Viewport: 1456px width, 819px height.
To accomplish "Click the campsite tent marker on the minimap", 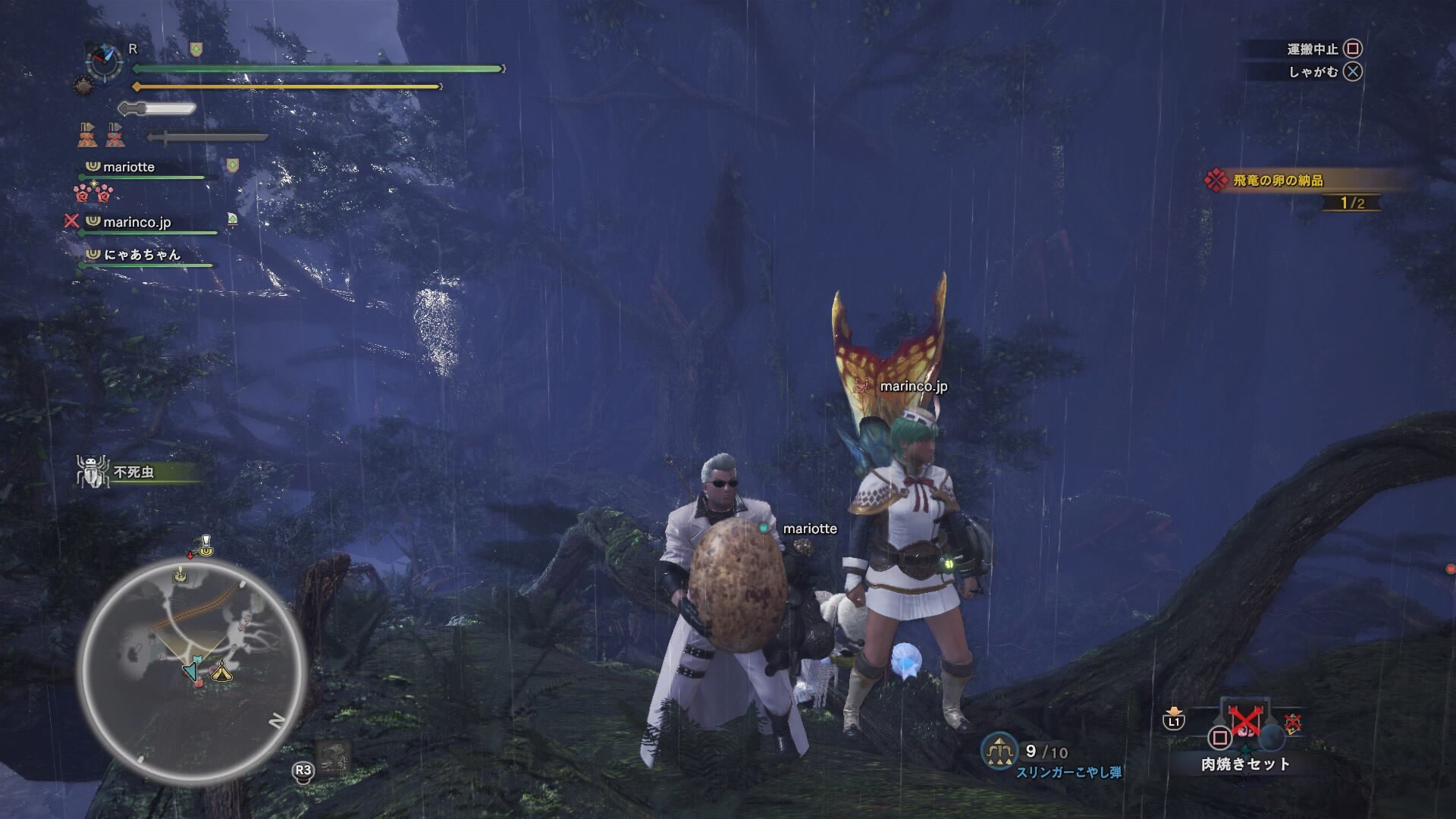I will (x=221, y=673).
